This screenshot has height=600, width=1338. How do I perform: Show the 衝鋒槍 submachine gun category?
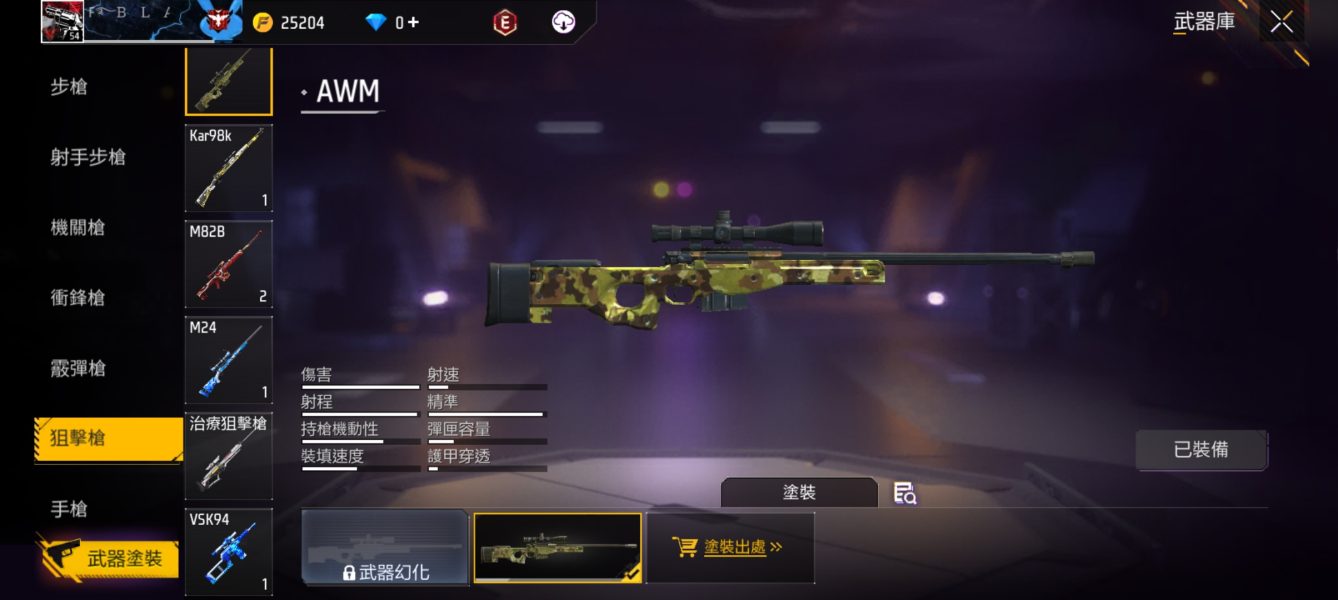coord(78,298)
